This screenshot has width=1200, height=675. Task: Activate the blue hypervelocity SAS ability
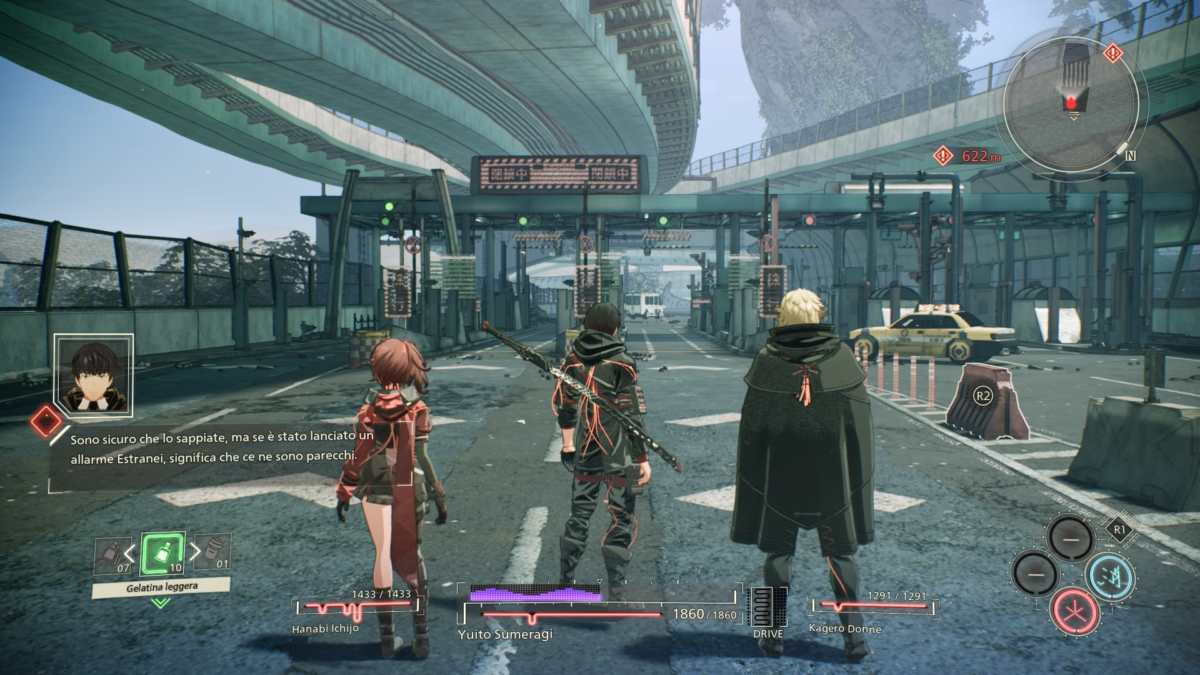tap(1110, 576)
